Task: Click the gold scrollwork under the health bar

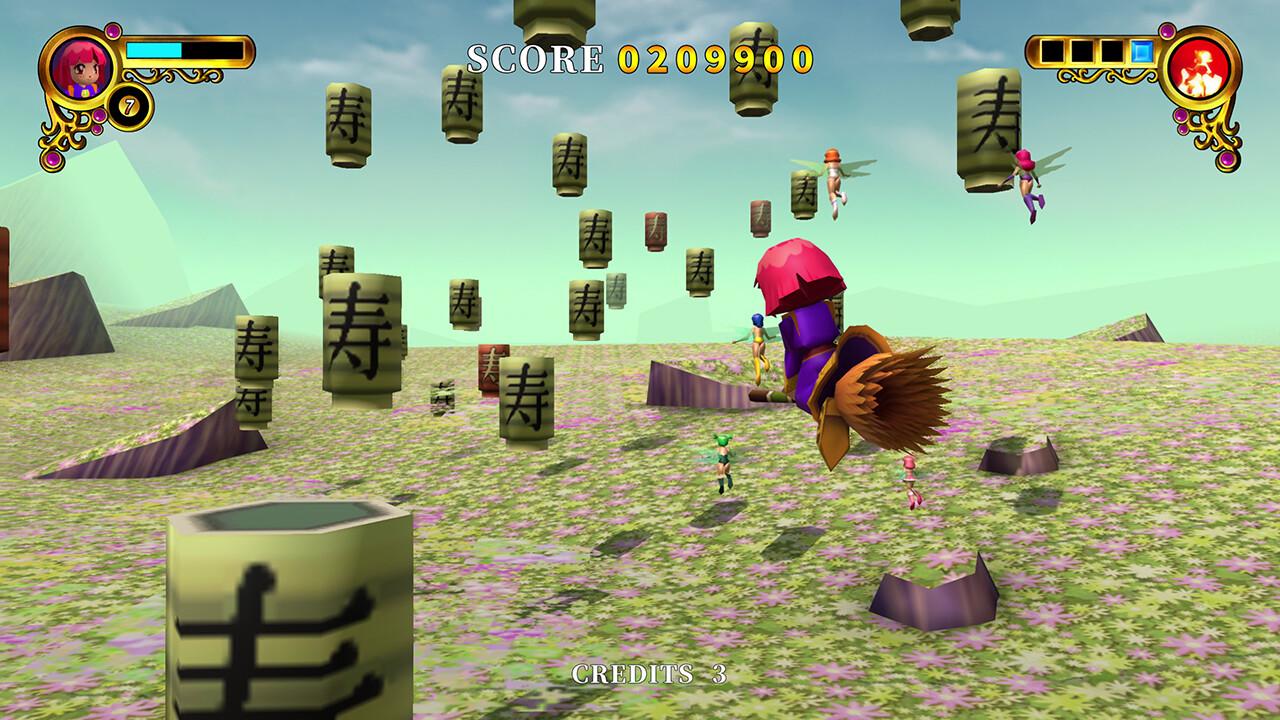Action: (180, 74)
